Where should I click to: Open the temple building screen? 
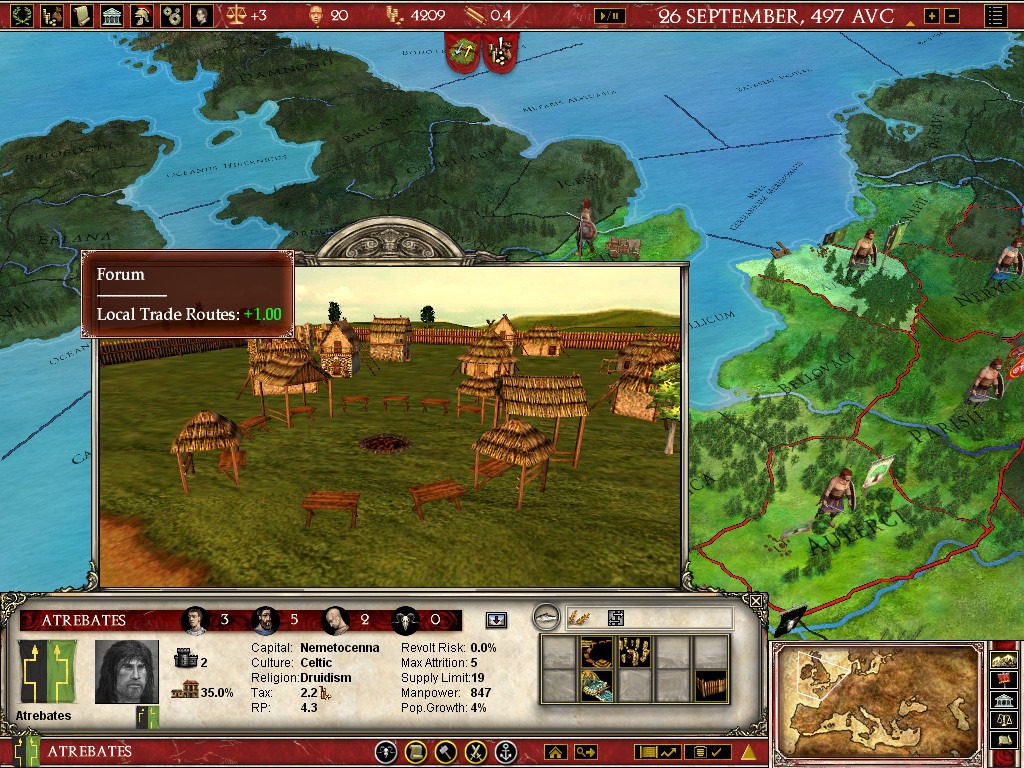pos(112,15)
